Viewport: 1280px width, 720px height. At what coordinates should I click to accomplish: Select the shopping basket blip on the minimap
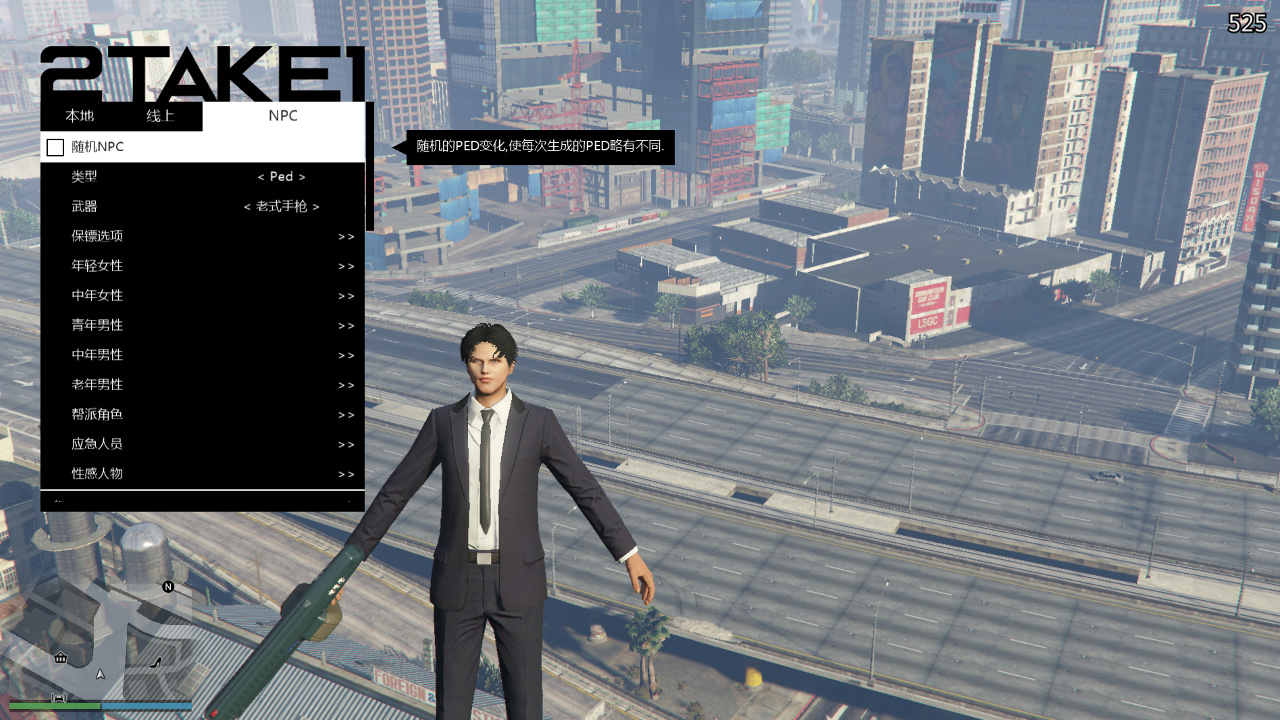click(x=60, y=657)
